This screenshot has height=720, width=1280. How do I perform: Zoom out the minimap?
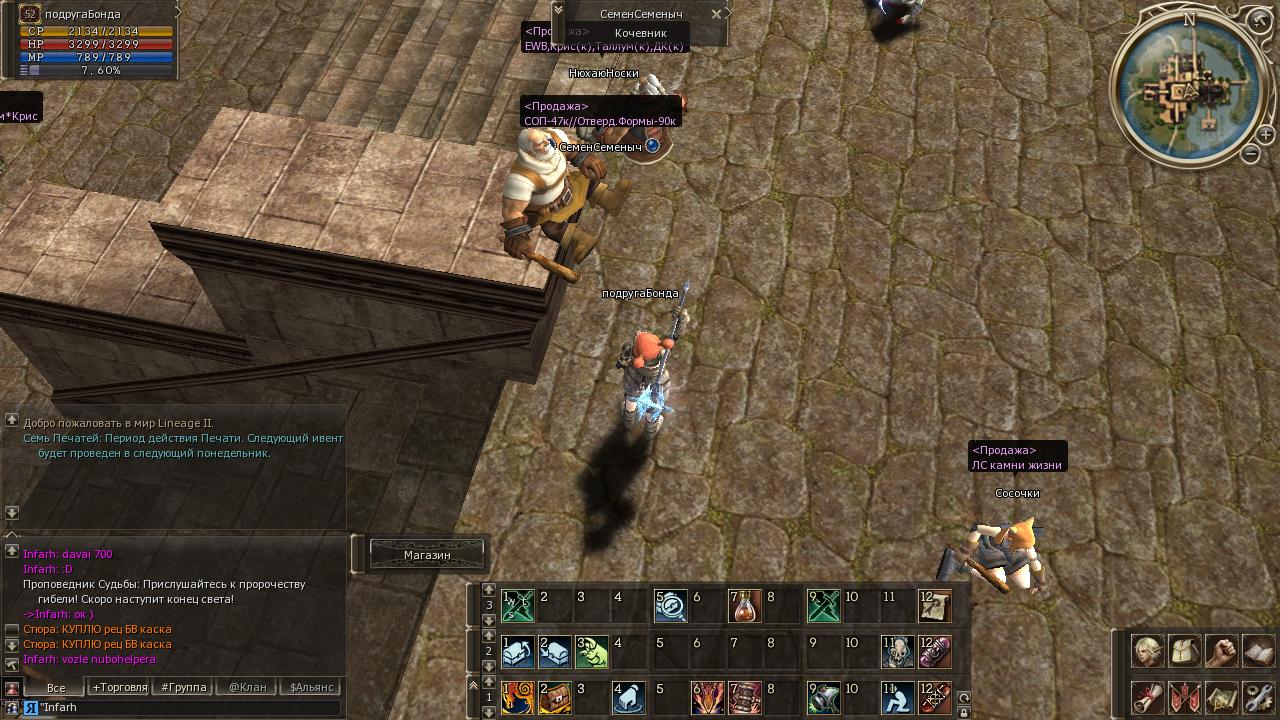(x=1251, y=154)
